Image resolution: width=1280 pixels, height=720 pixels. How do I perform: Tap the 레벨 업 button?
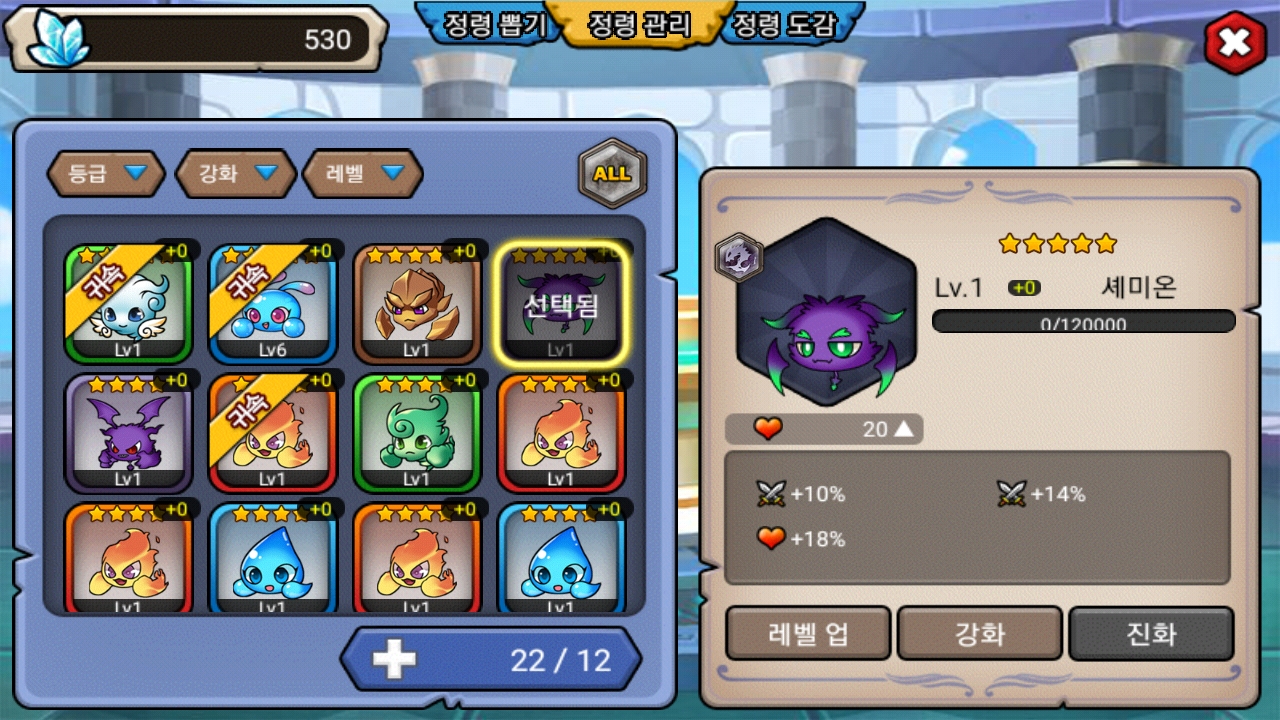[808, 633]
